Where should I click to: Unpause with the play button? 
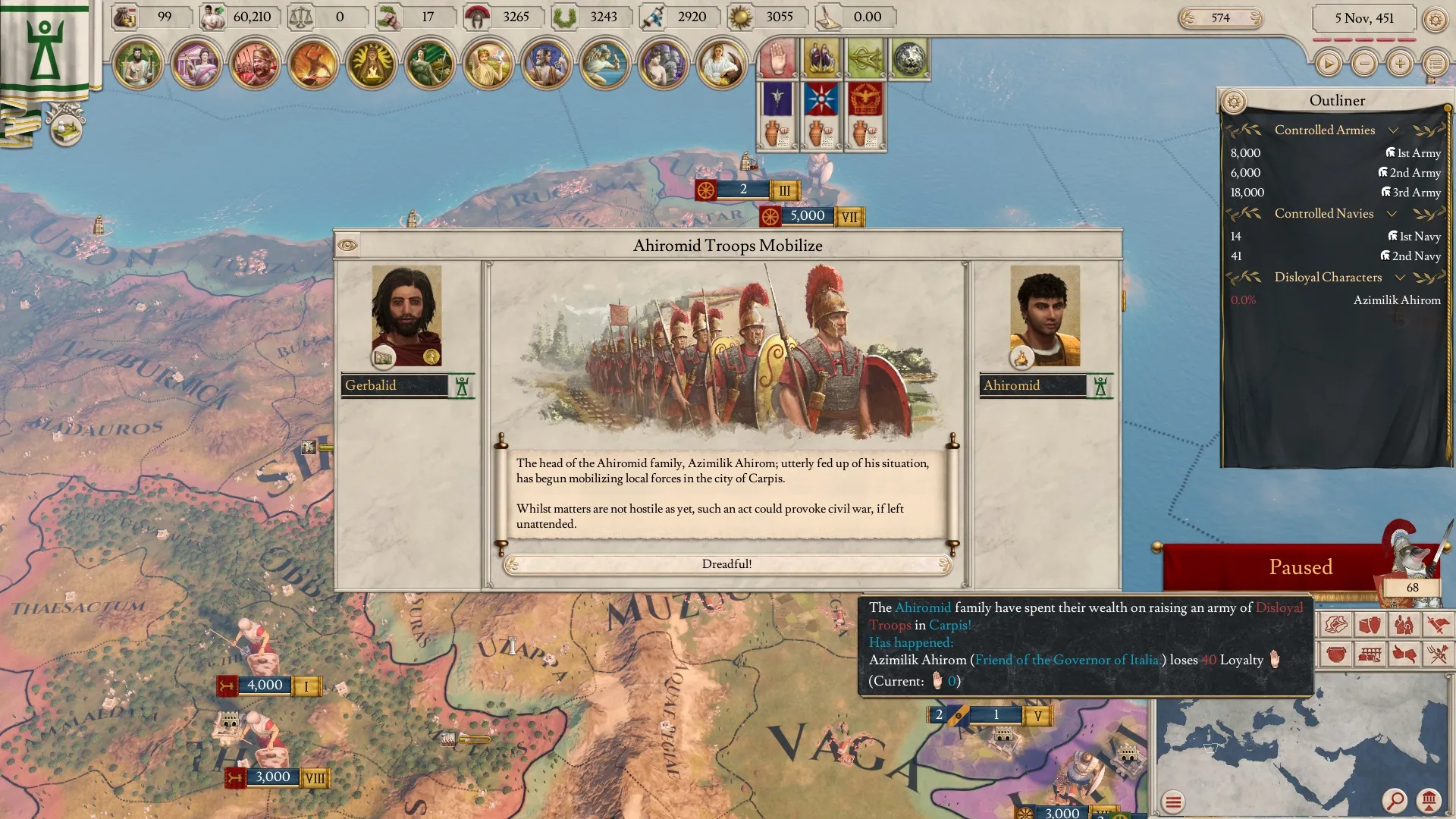click(x=1328, y=64)
